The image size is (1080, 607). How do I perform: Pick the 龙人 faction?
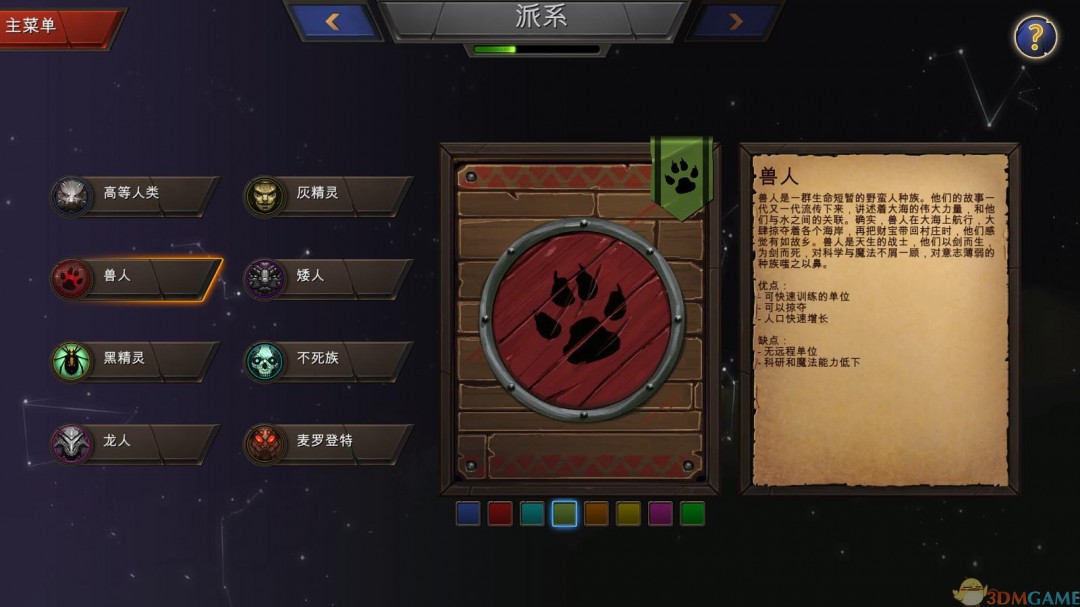point(134,442)
